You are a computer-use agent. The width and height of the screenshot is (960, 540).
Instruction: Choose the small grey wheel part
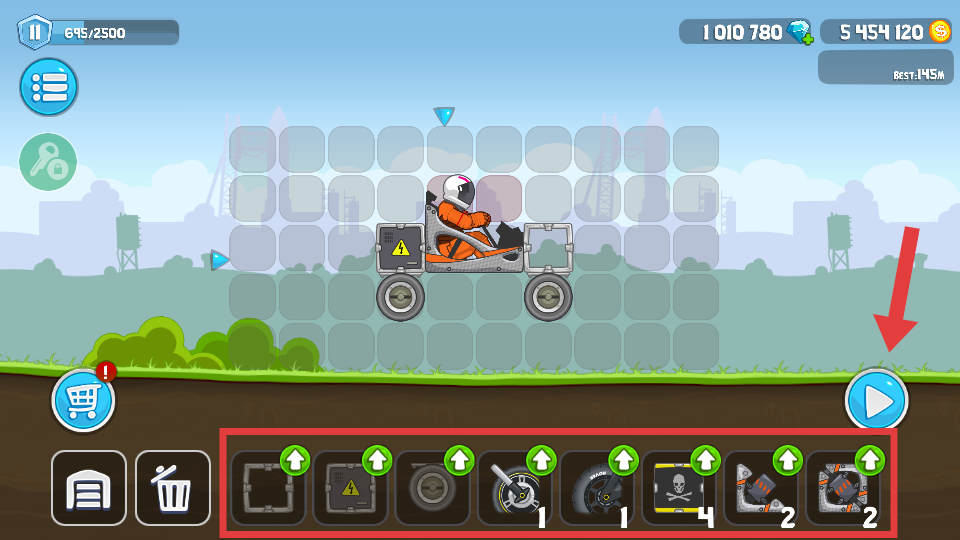point(431,490)
